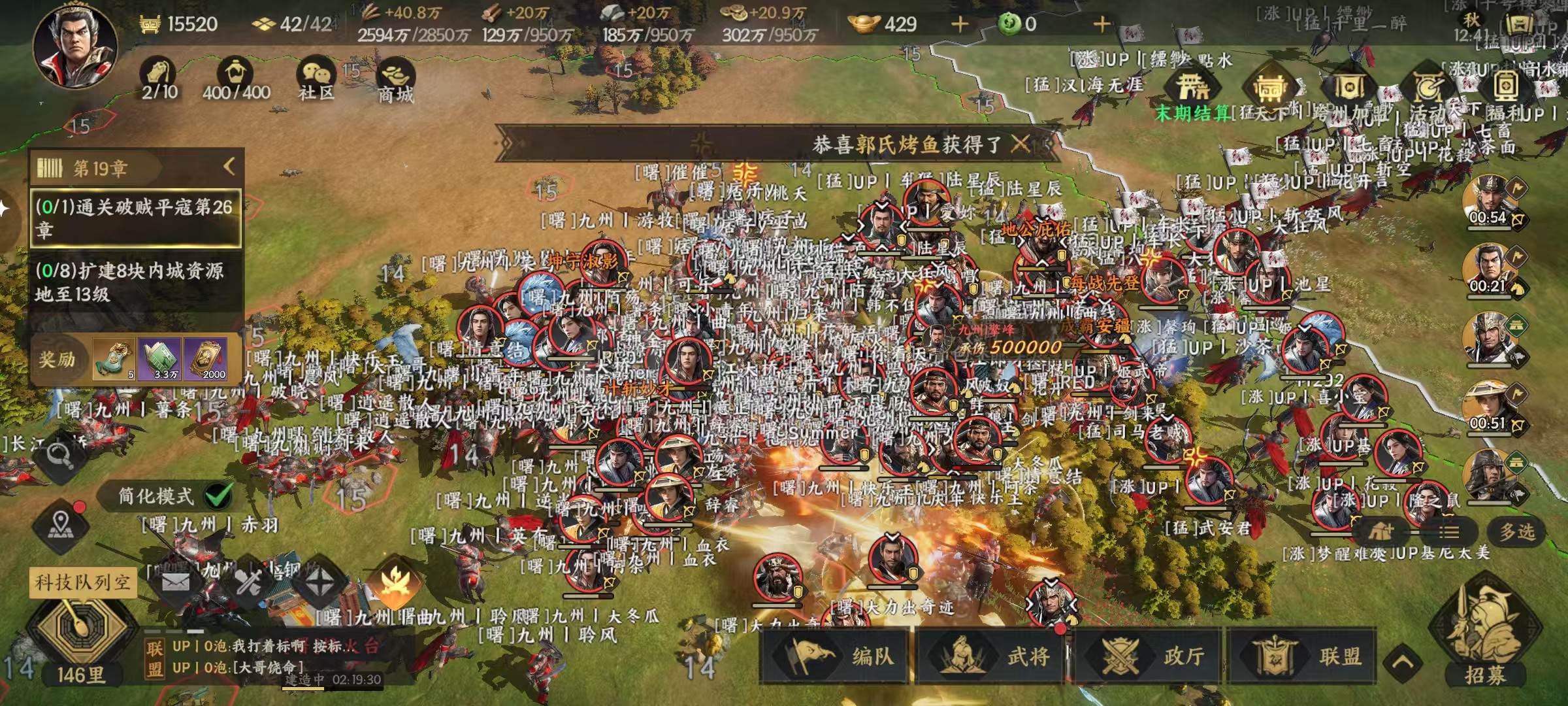Open the 武将 generals menu
The width and height of the screenshot is (1568, 706).
click(x=992, y=656)
